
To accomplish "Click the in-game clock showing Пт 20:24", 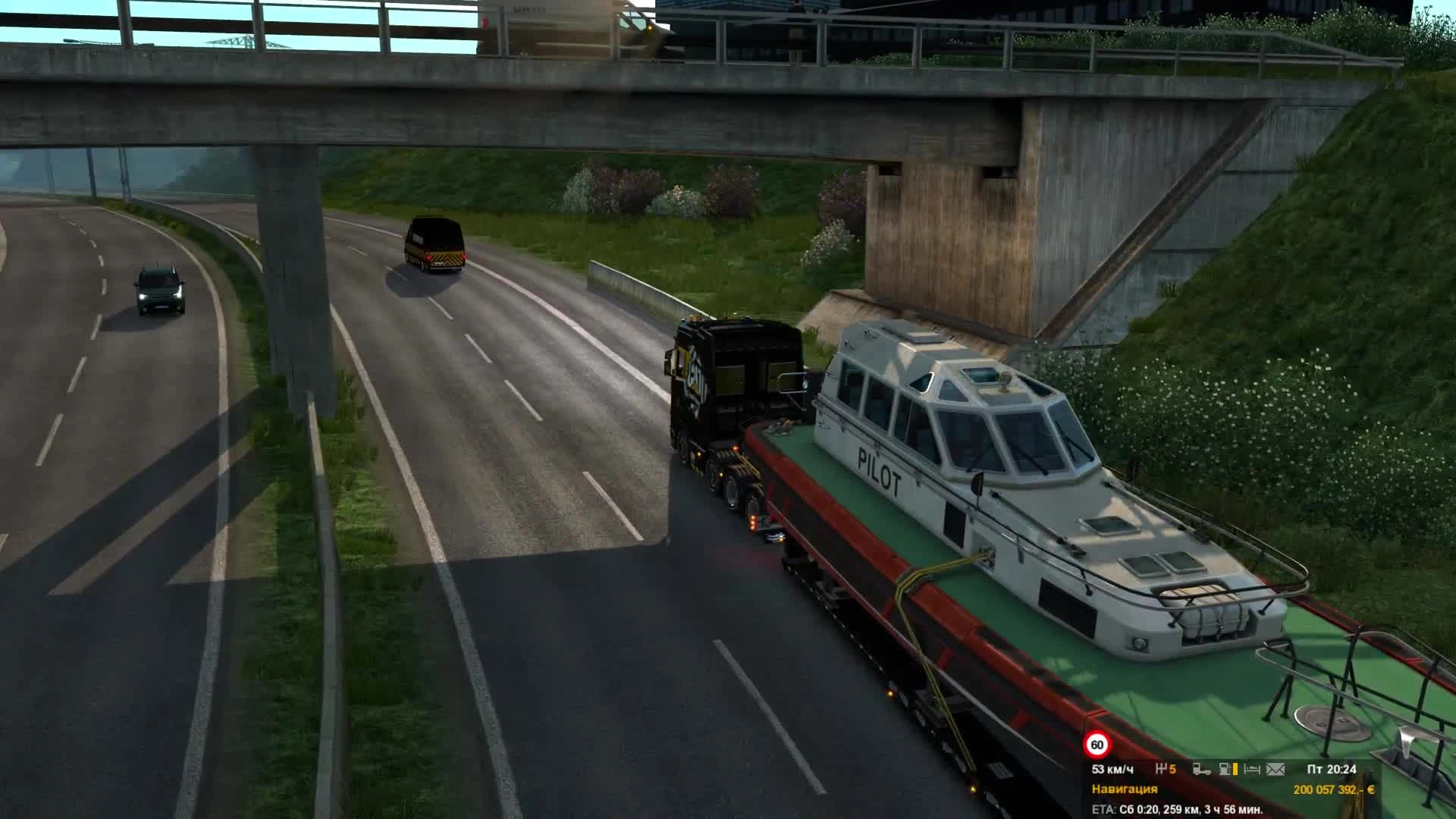I will (1331, 769).
